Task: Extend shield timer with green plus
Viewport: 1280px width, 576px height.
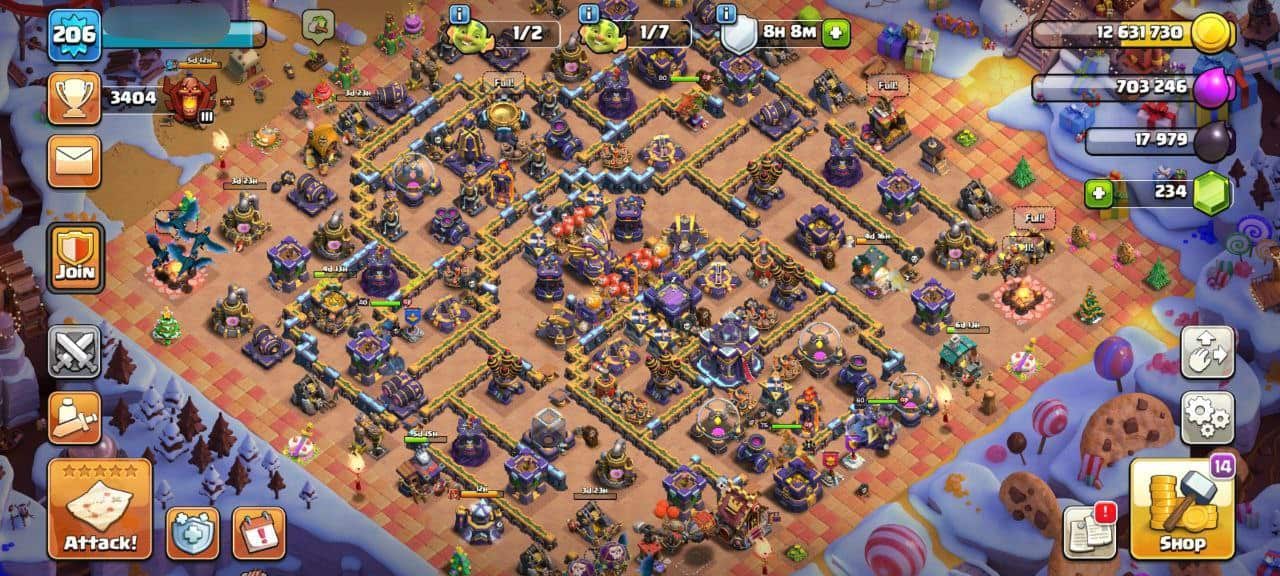Action: pos(835,33)
